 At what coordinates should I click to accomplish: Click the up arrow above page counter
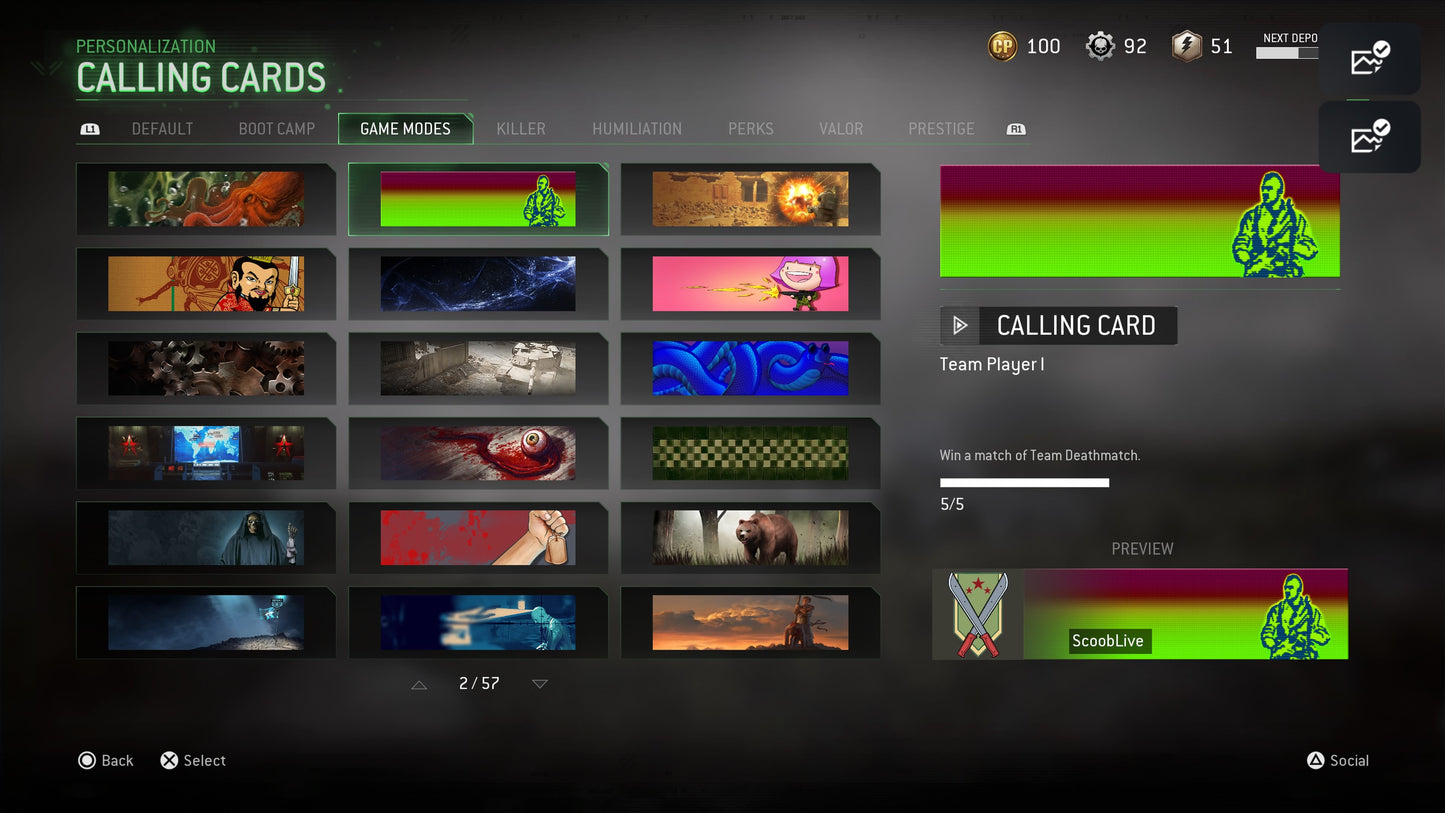point(418,684)
